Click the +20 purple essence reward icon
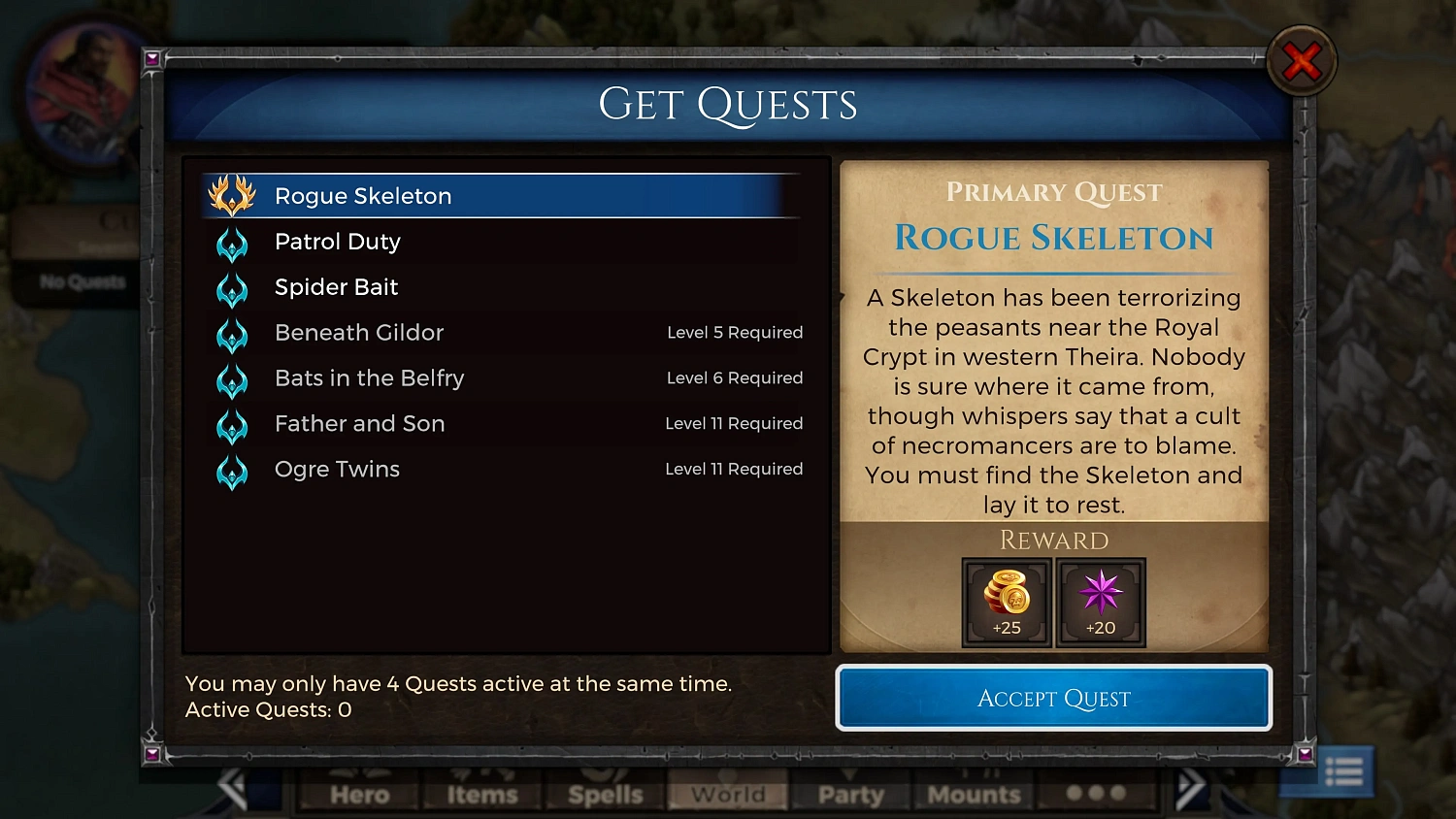 click(x=1101, y=602)
